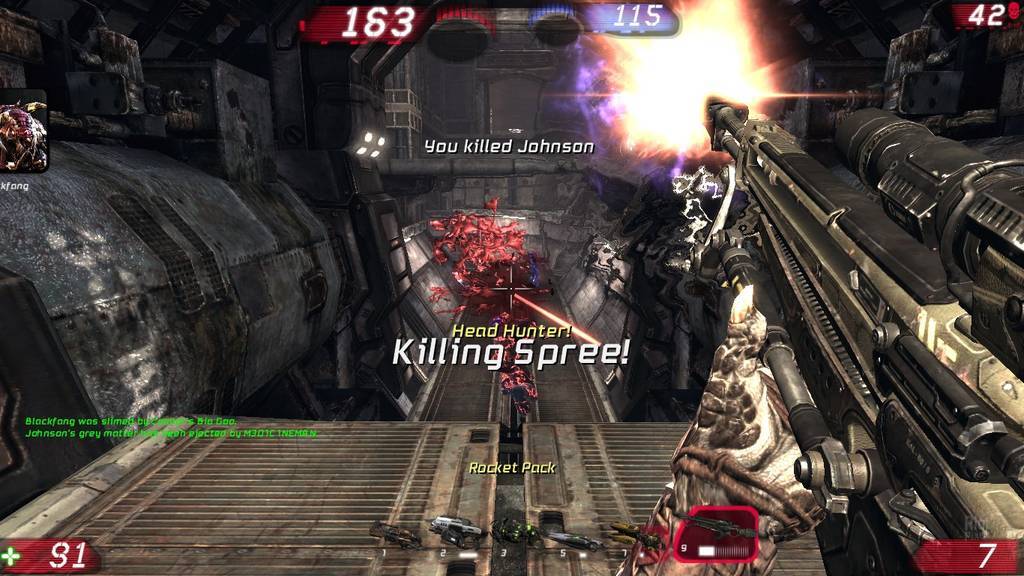Select the yellow weapon in slot 7
Viewport: 1024px width, 576px height.
[x=632, y=535]
